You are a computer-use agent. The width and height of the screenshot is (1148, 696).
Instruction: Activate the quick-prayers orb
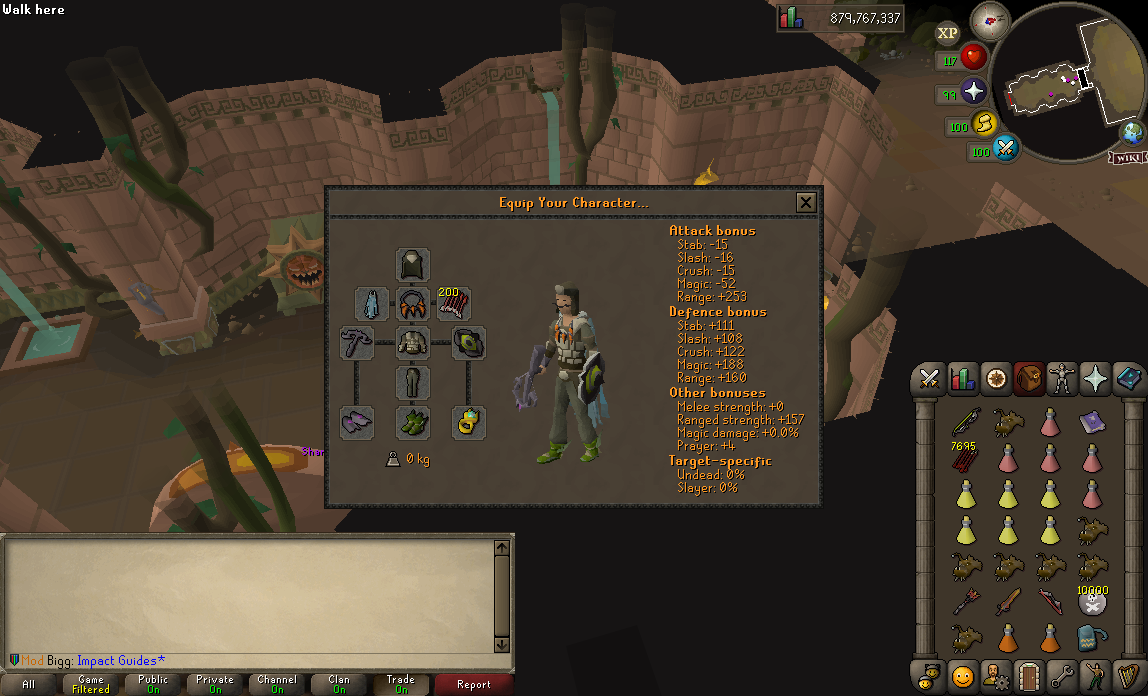[974, 93]
